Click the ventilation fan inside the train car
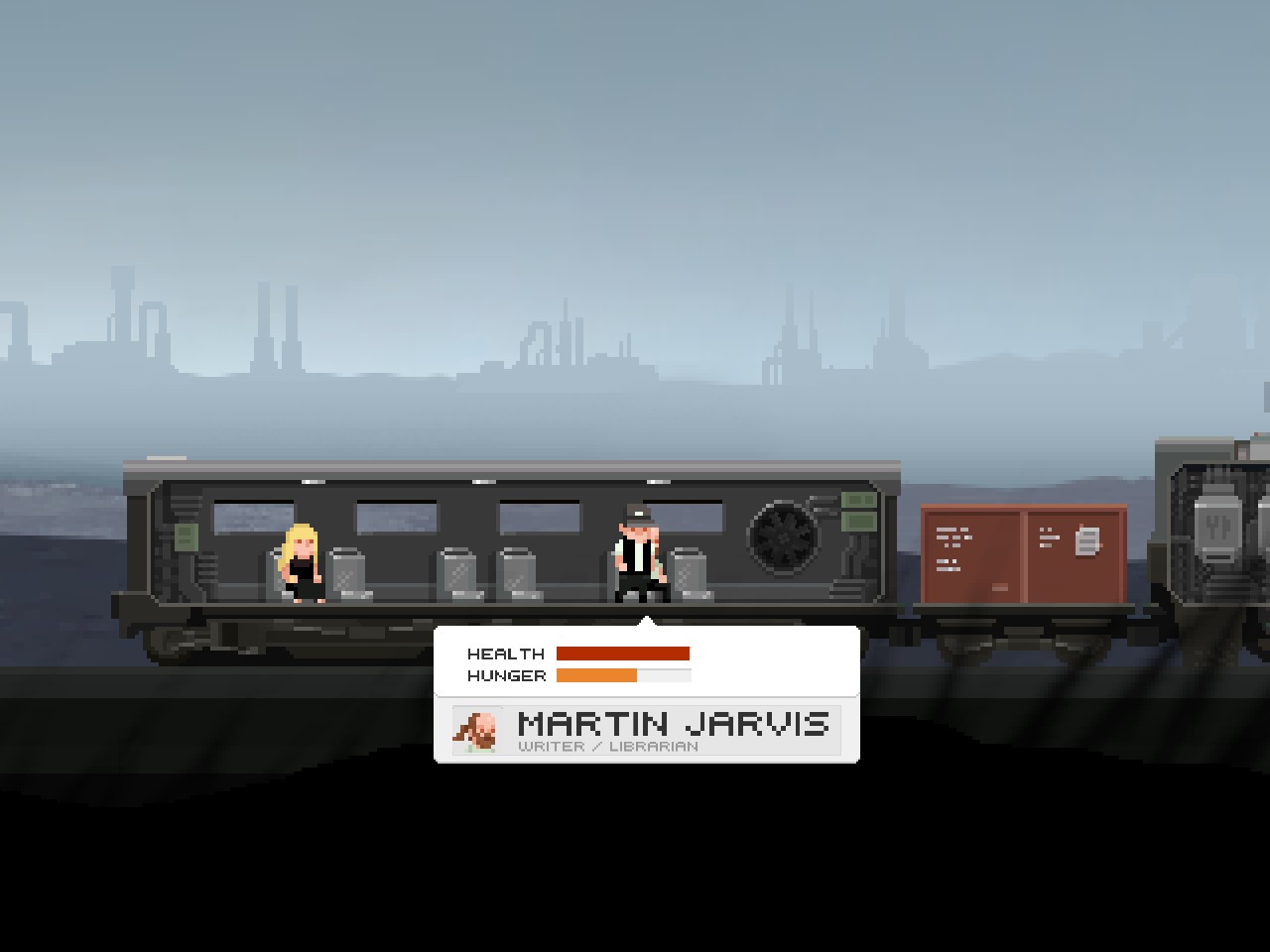This screenshot has height=952, width=1270. [x=784, y=540]
